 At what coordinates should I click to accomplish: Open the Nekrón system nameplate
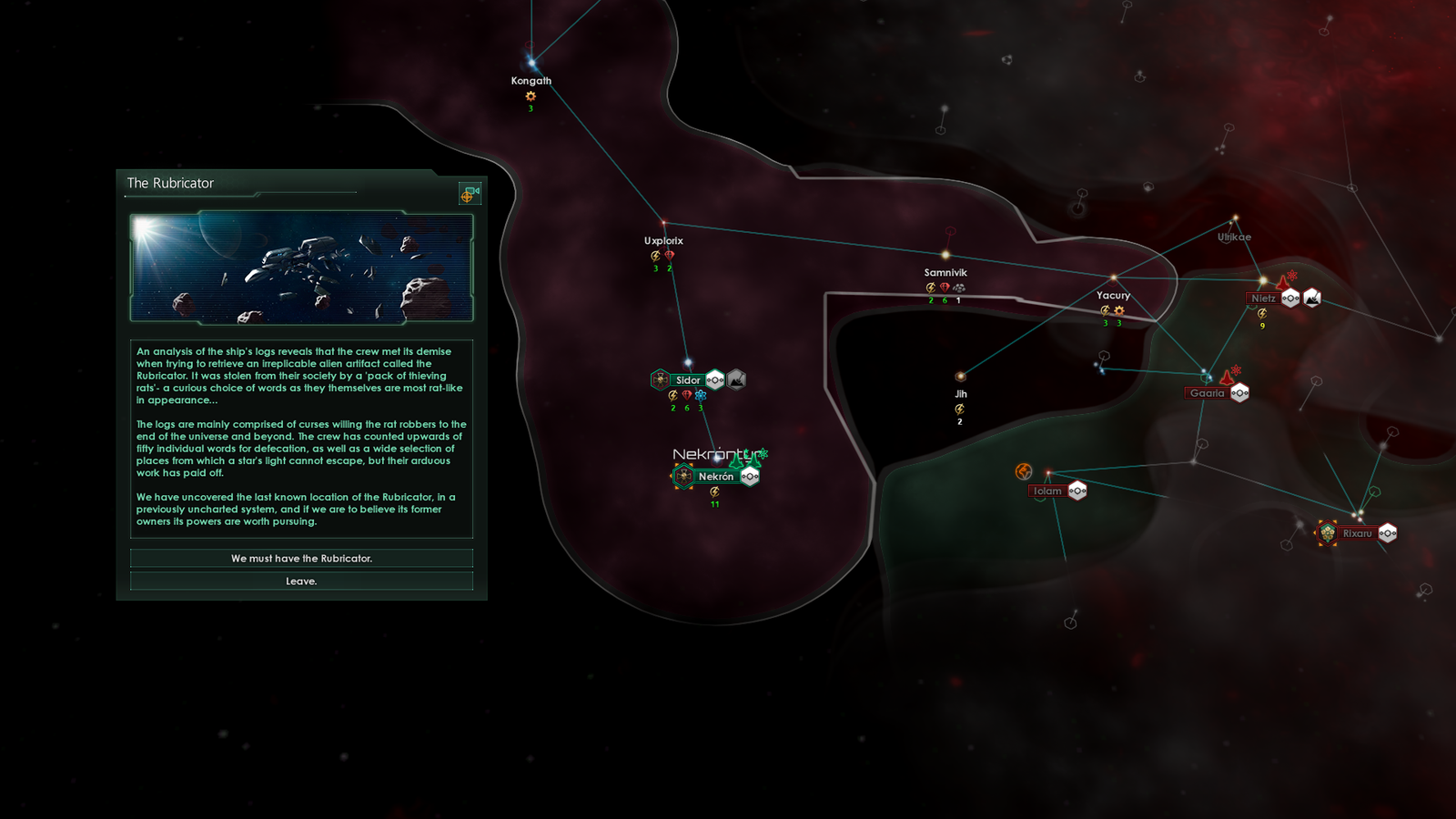point(715,476)
